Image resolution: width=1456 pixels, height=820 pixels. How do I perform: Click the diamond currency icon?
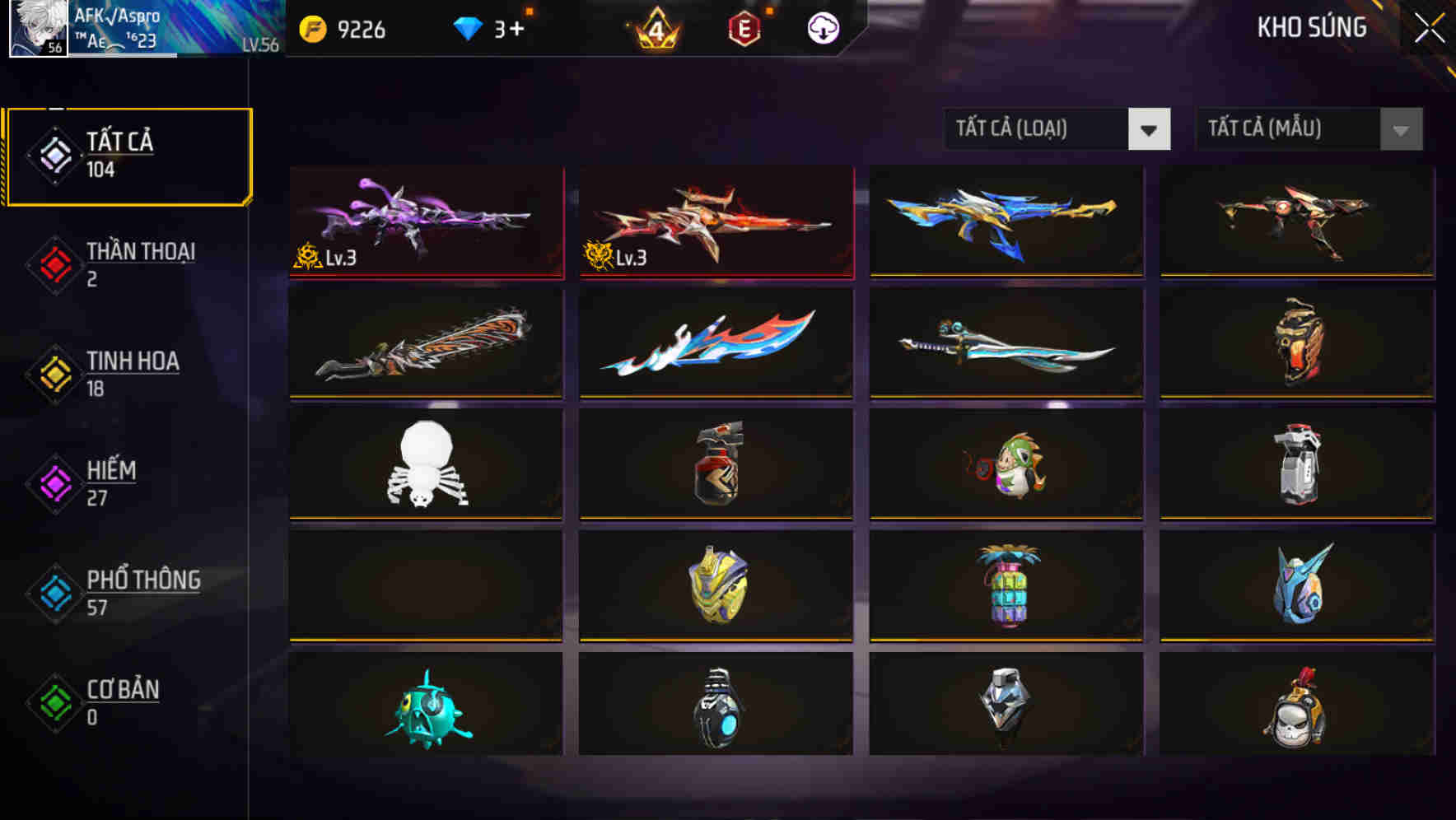(x=468, y=26)
